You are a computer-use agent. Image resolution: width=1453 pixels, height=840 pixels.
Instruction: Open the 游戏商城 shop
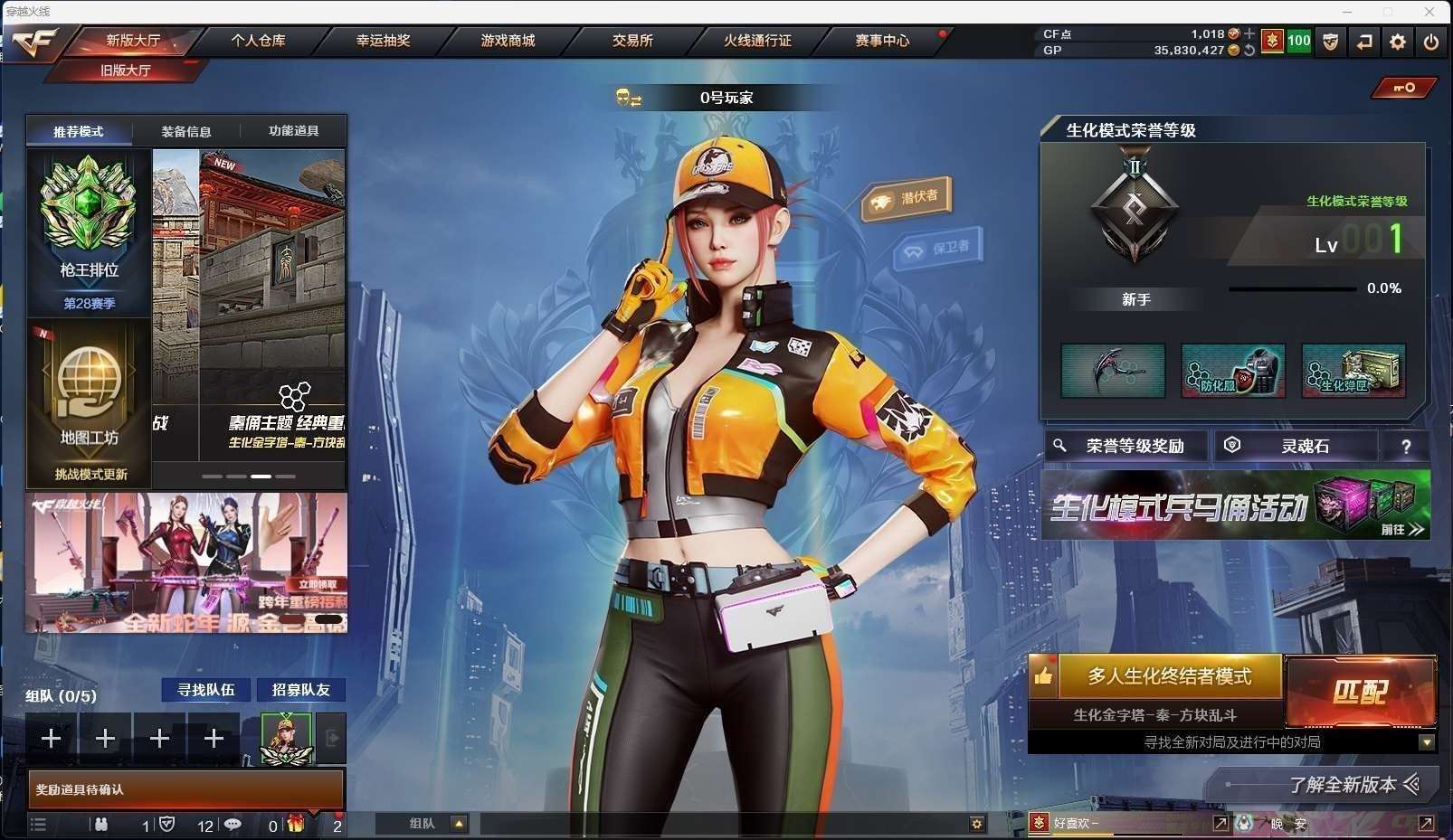click(x=508, y=41)
